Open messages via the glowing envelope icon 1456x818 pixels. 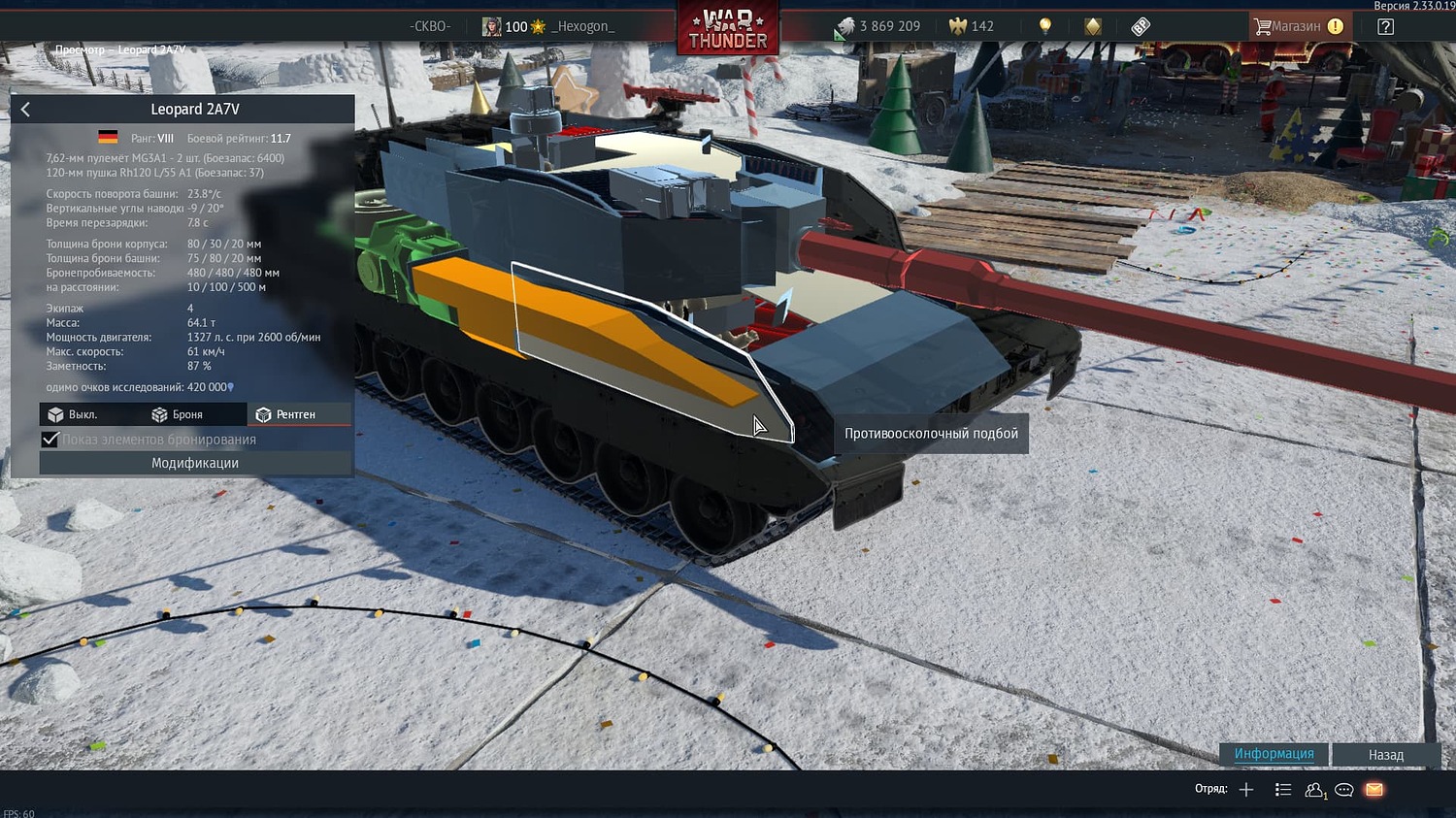[1373, 789]
